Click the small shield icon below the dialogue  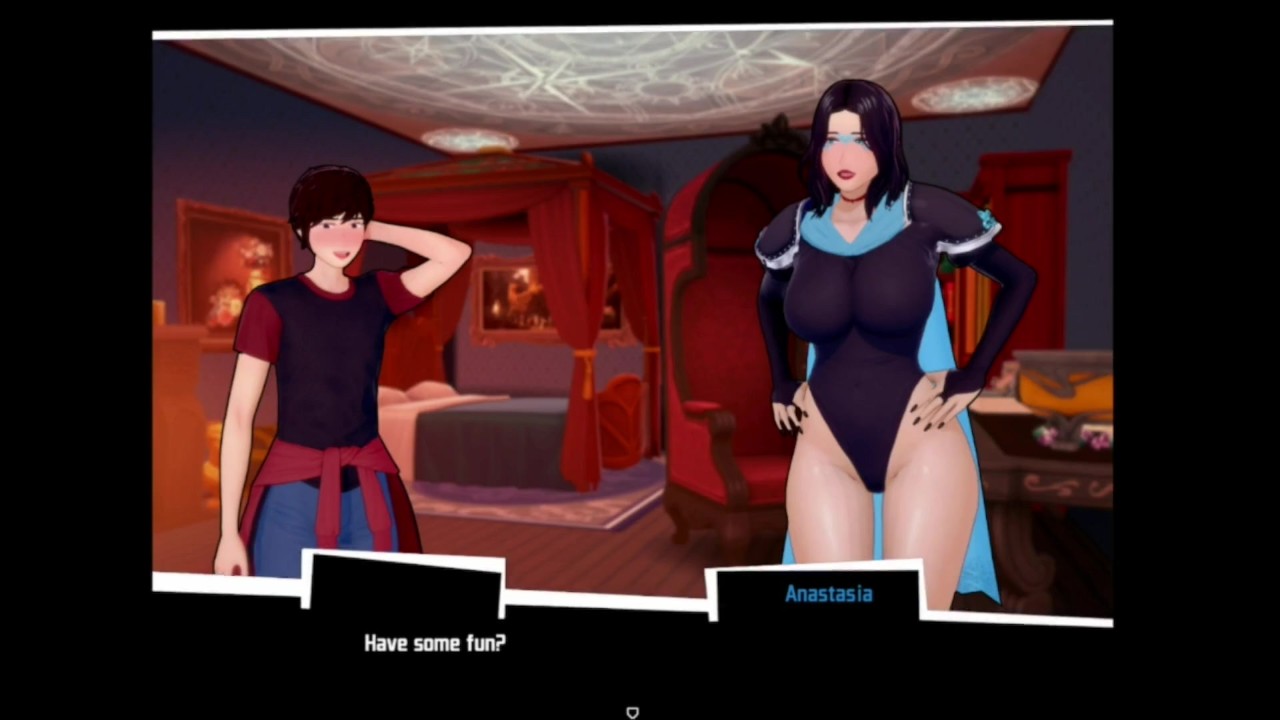click(x=632, y=712)
